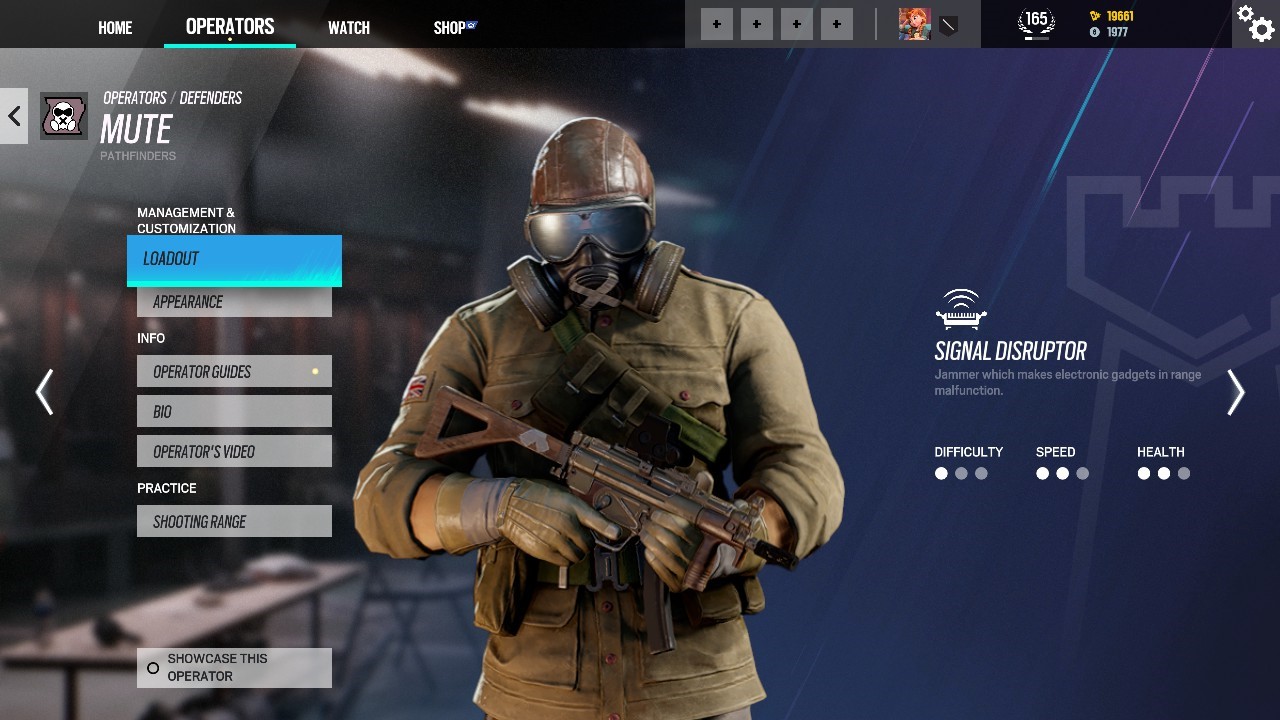Viewport: 1280px width, 720px height.
Task: Click the Speed rating dots
Action: point(1063,473)
